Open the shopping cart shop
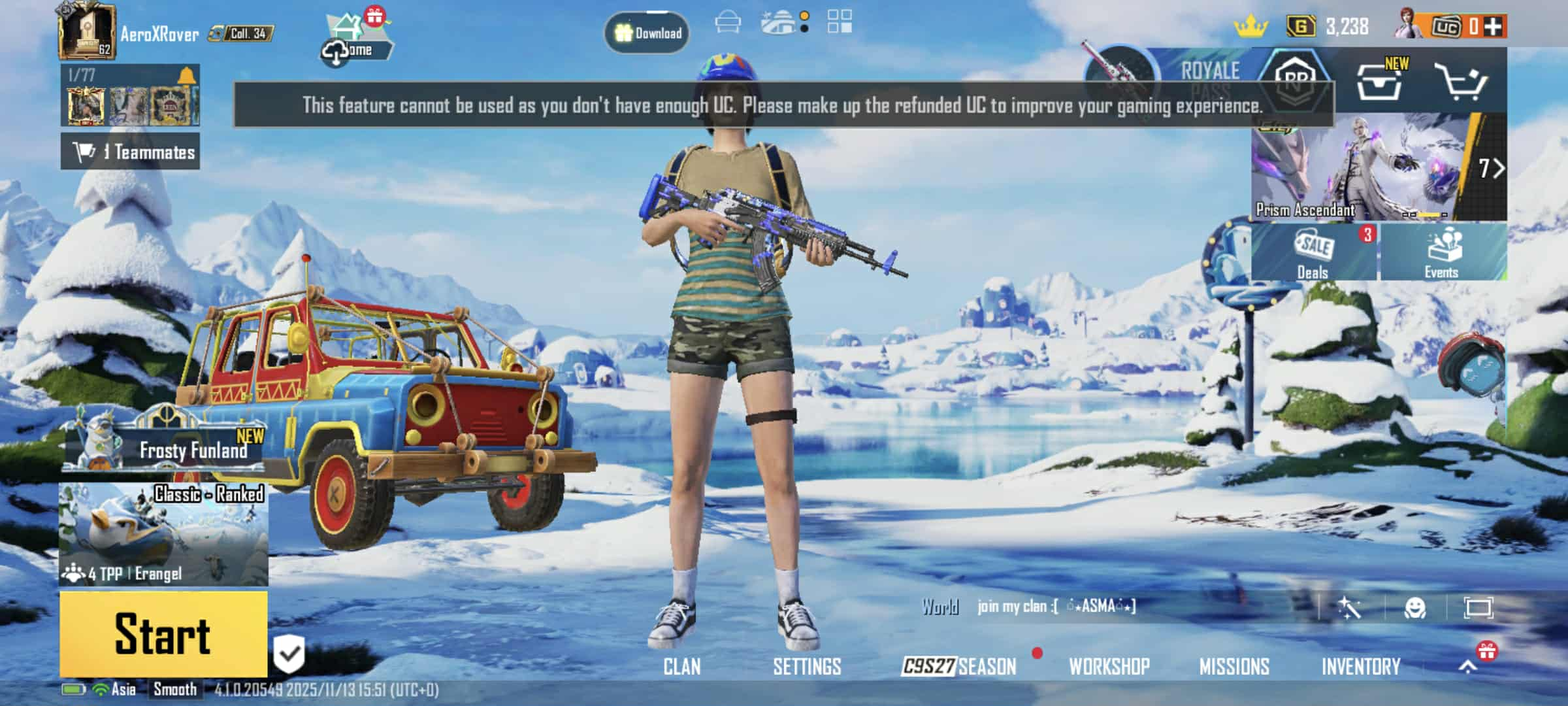 coord(1462,82)
